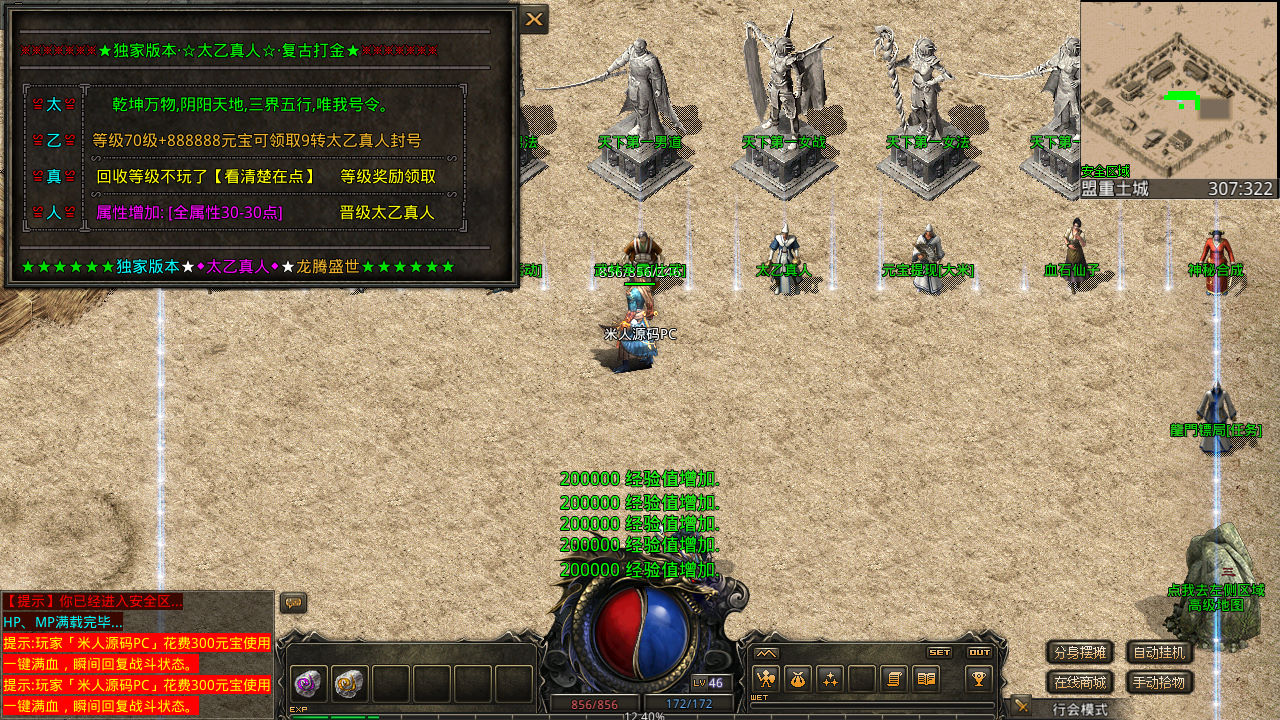The image size is (1280, 720).
Task: Open 分身摆摊 stall feature
Action: point(1080,653)
